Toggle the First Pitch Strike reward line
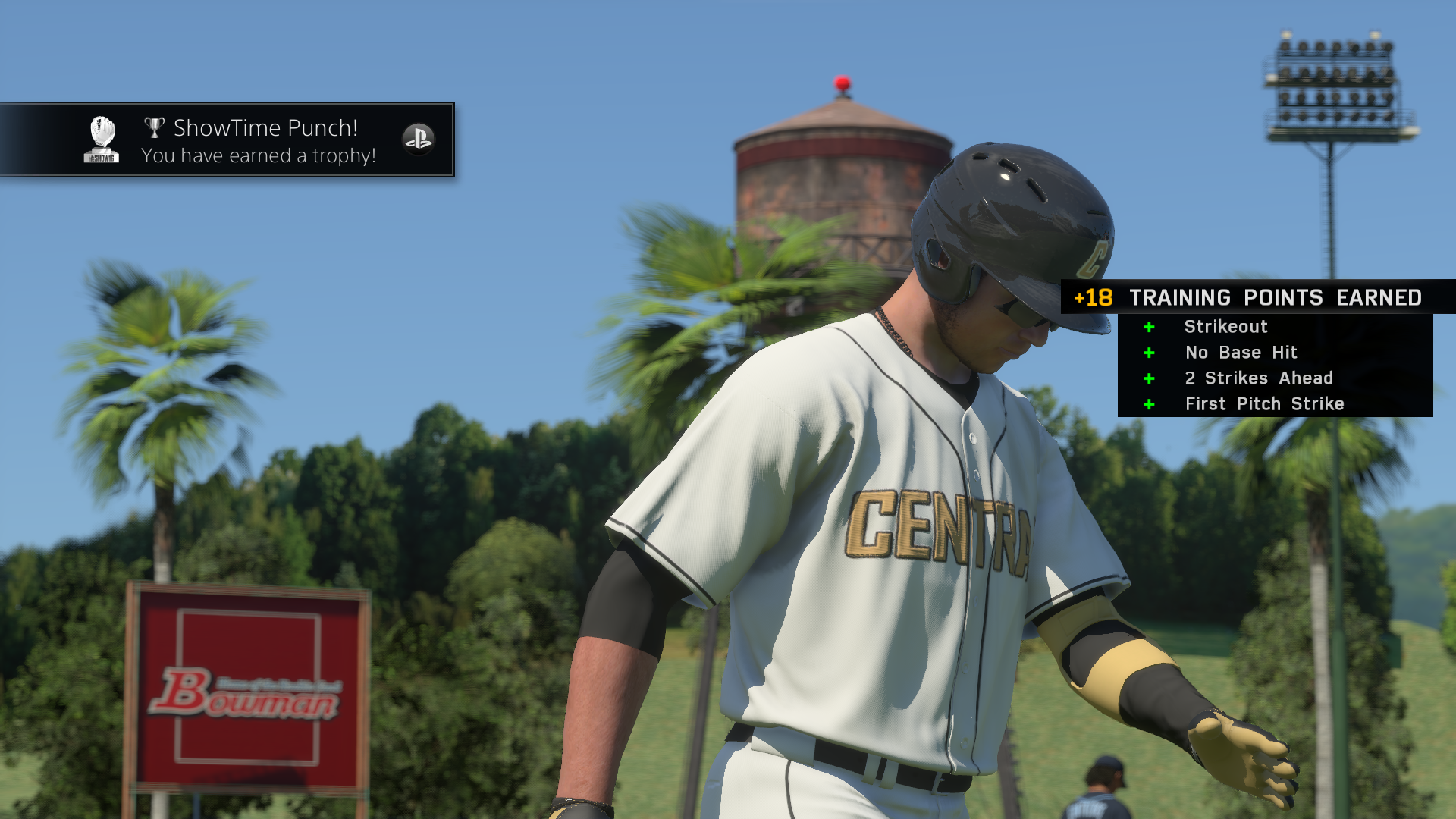The width and height of the screenshot is (1456, 819). [1263, 404]
